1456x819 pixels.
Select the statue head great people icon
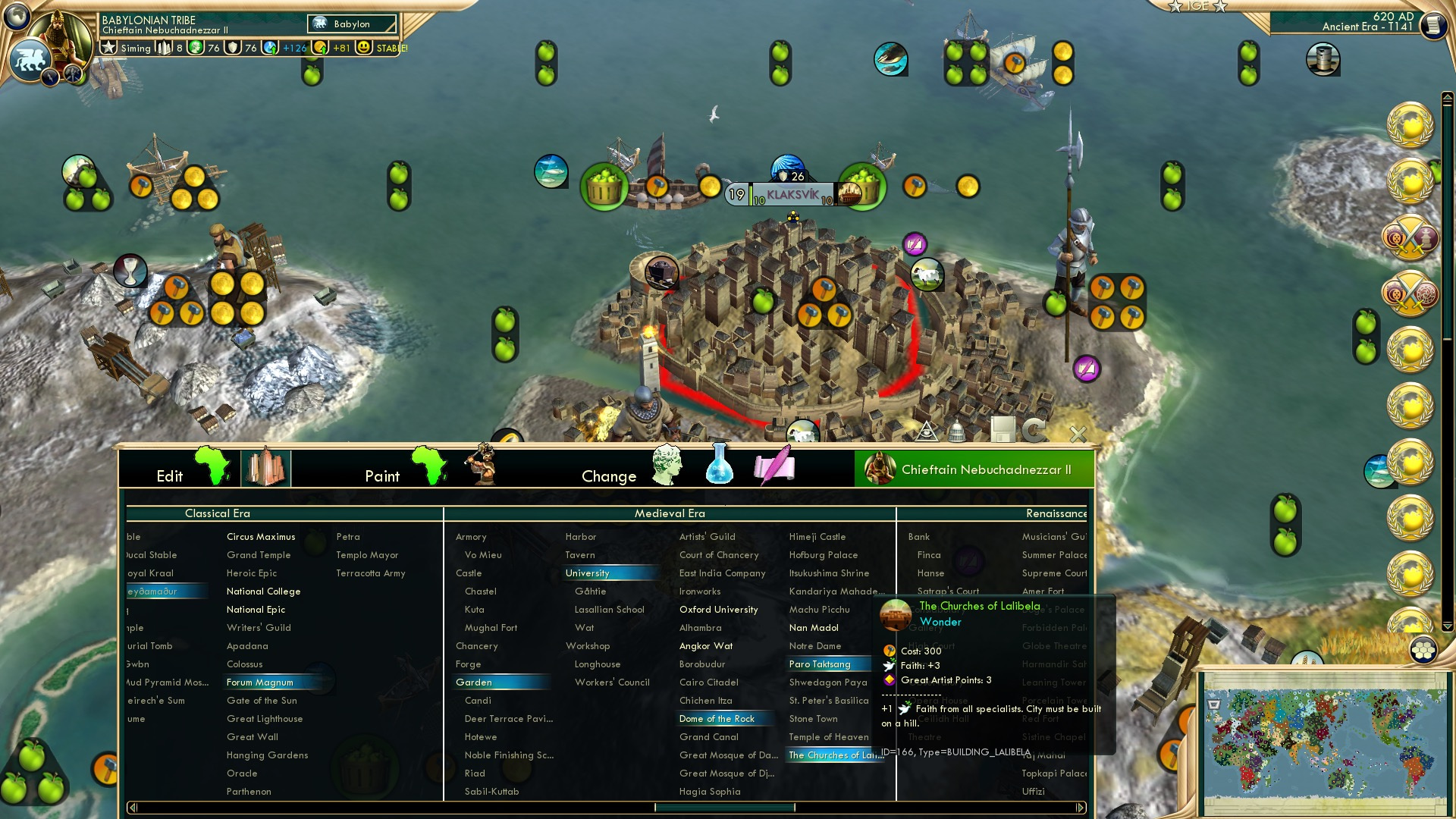pos(668,465)
